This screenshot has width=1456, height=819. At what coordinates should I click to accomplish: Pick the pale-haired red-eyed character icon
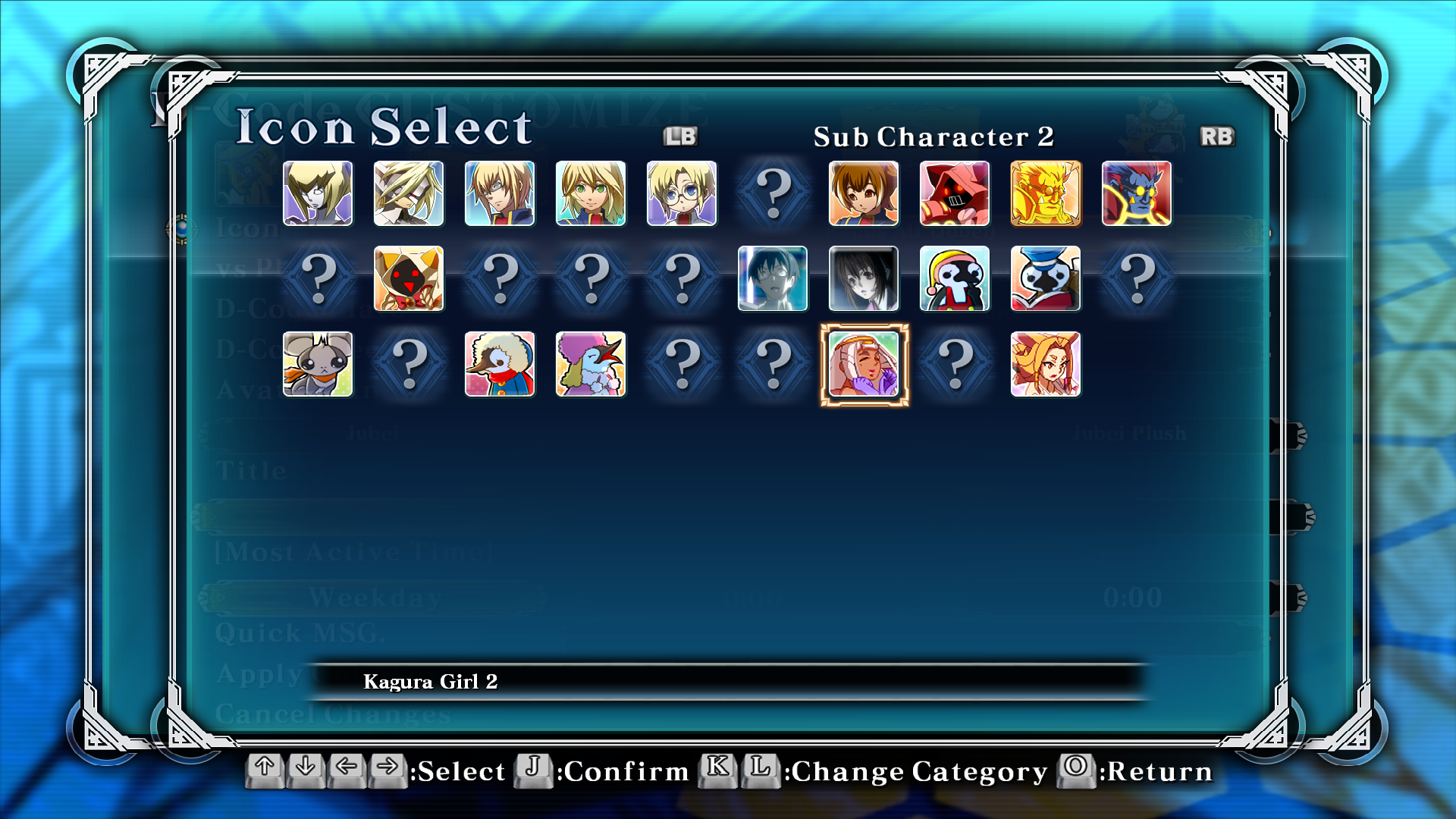[x=409, y=193]
